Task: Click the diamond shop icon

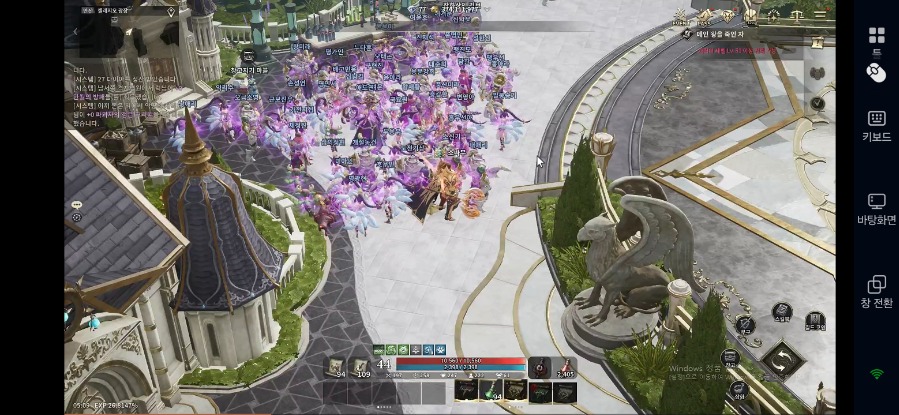Action: click(x=728, y=15)
